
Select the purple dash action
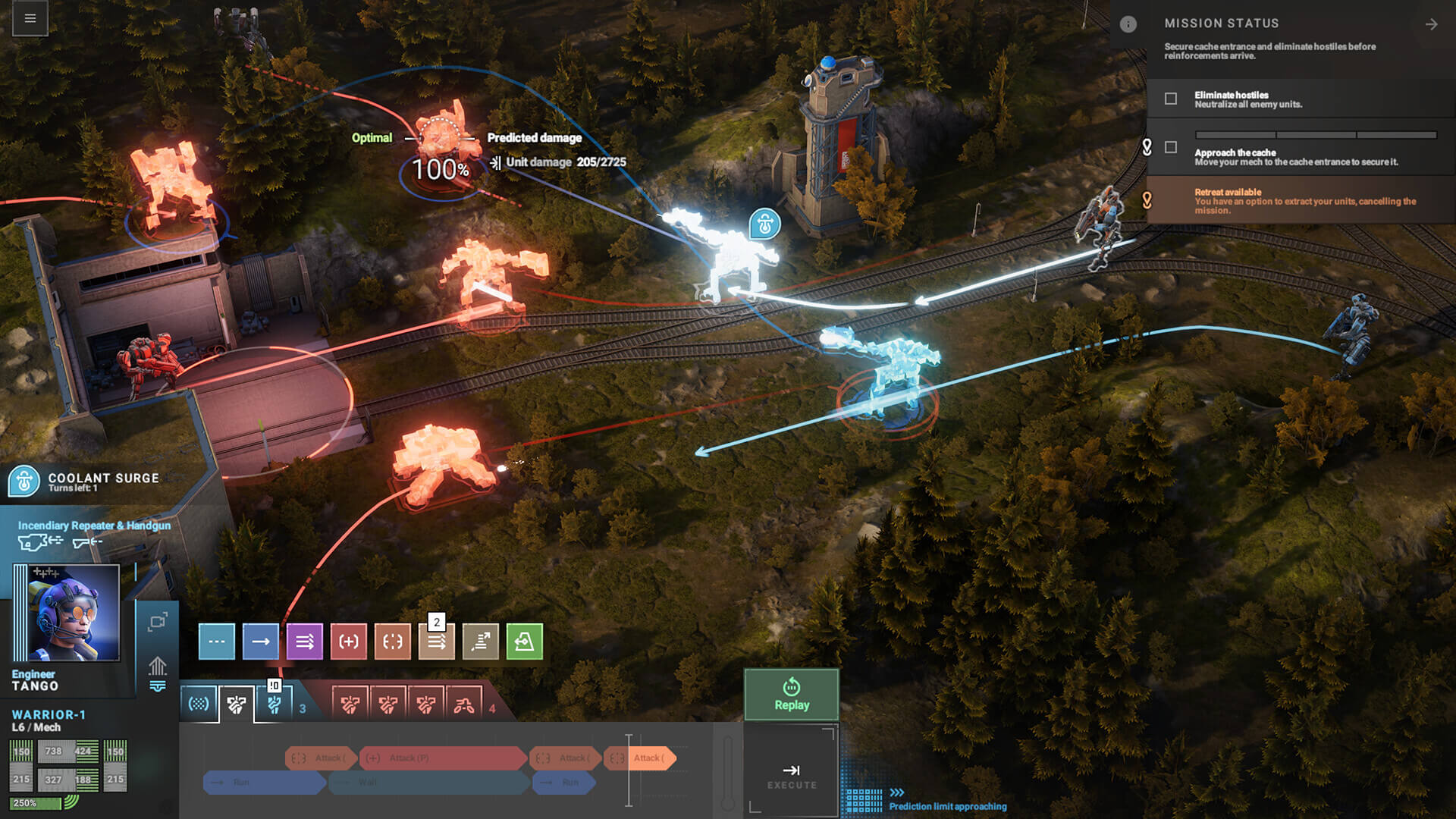305,642
